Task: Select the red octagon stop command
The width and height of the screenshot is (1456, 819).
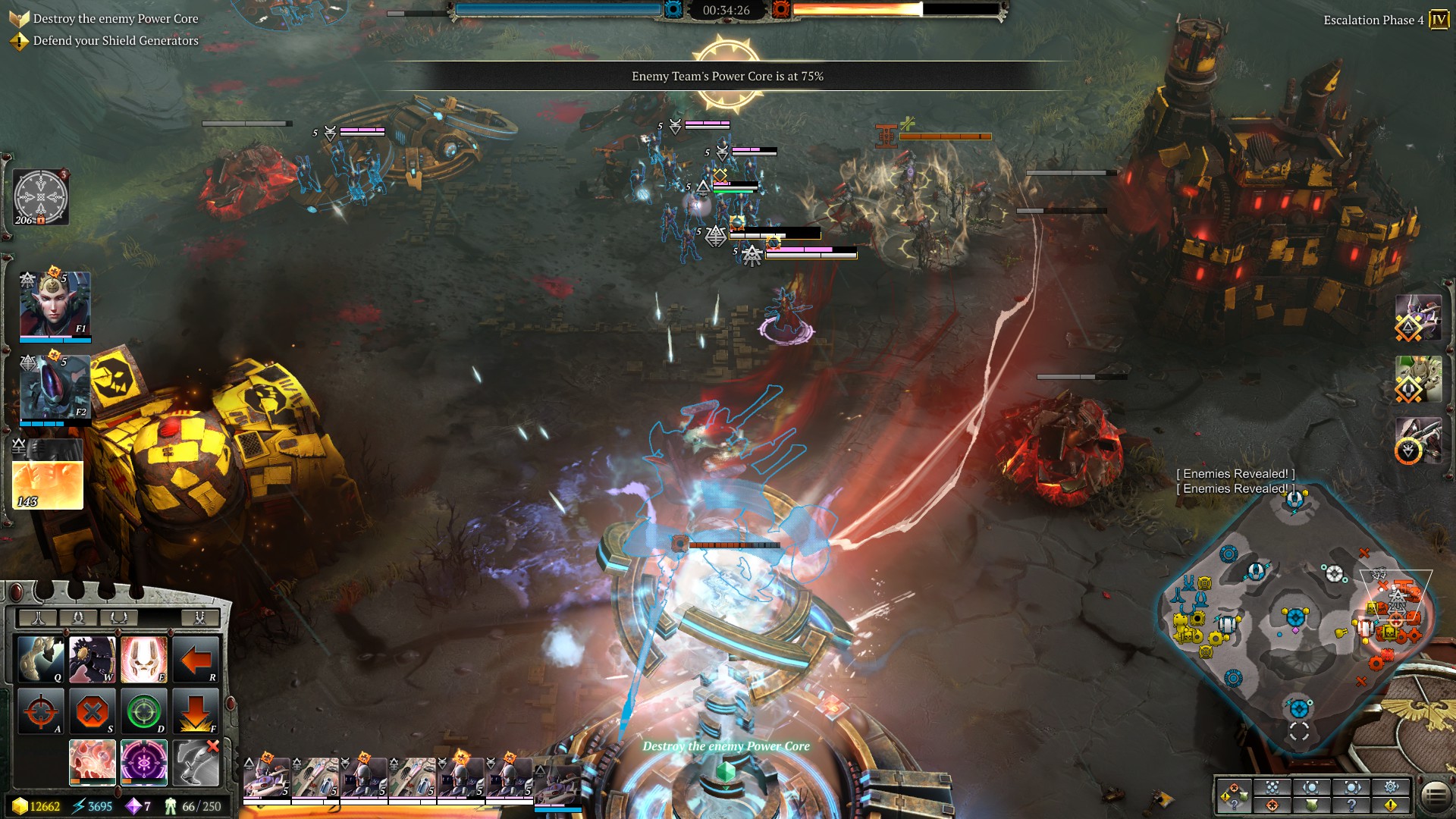Action: coord(93,711)
